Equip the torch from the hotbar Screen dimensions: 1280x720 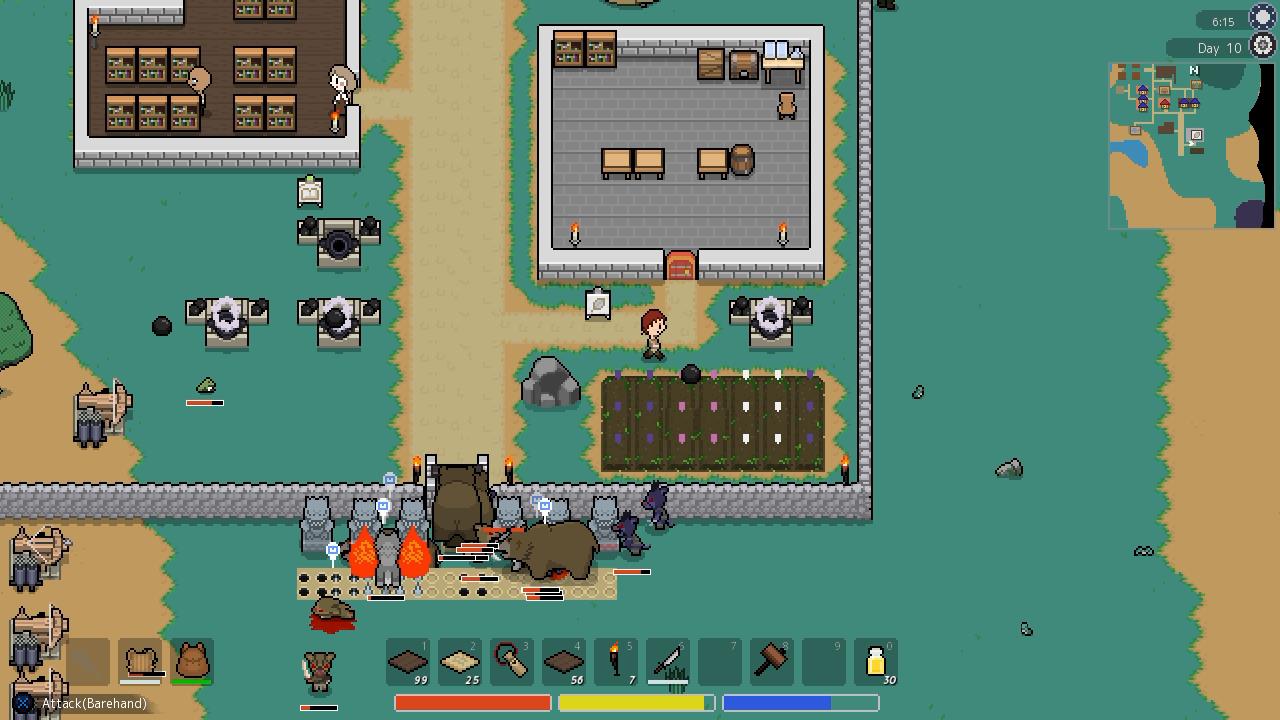[x=616, y=662]
